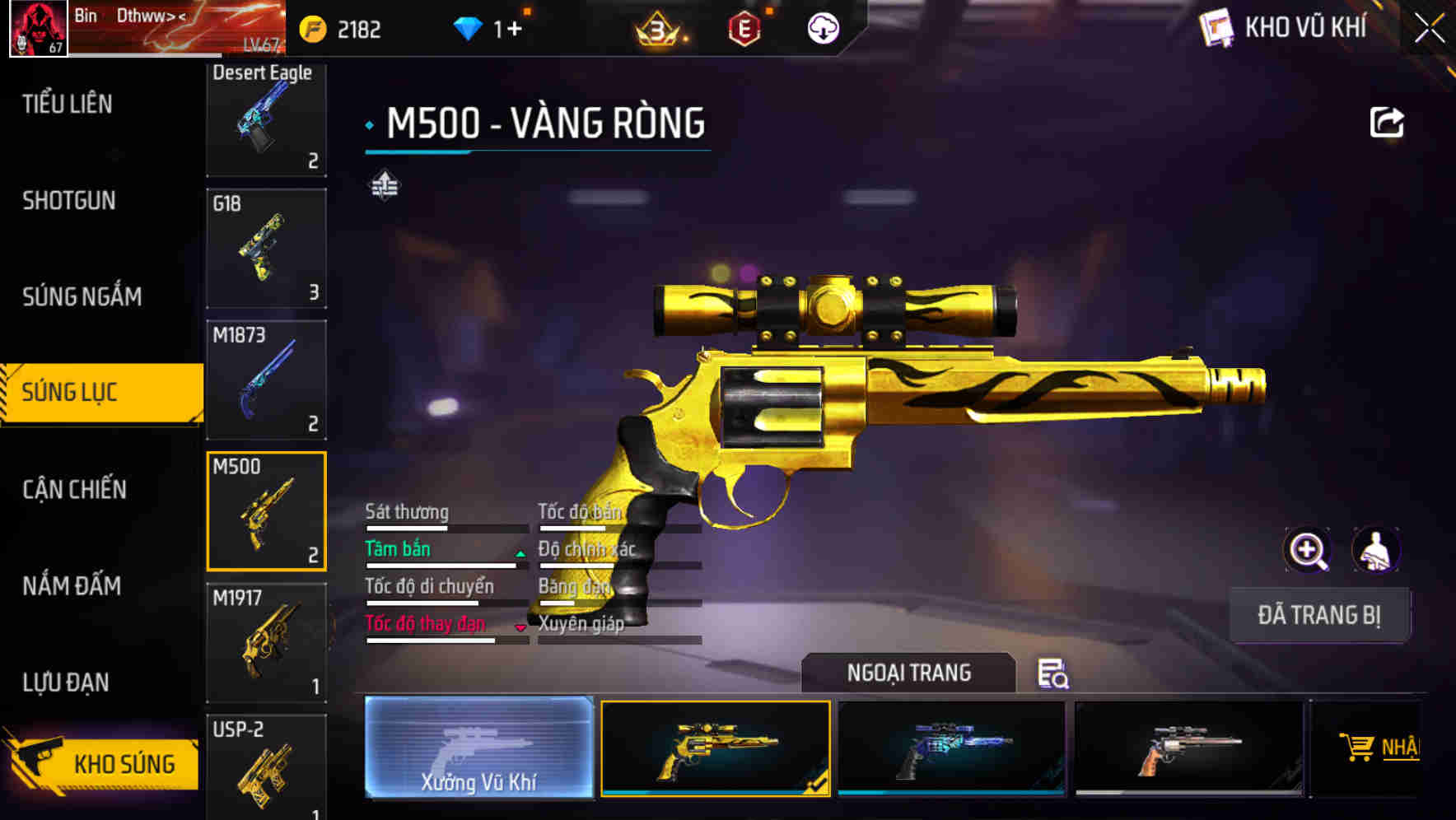Zoom the weapon with the magnifier icon
This screenshot has width=1456, height=820.
(1306, 550)
